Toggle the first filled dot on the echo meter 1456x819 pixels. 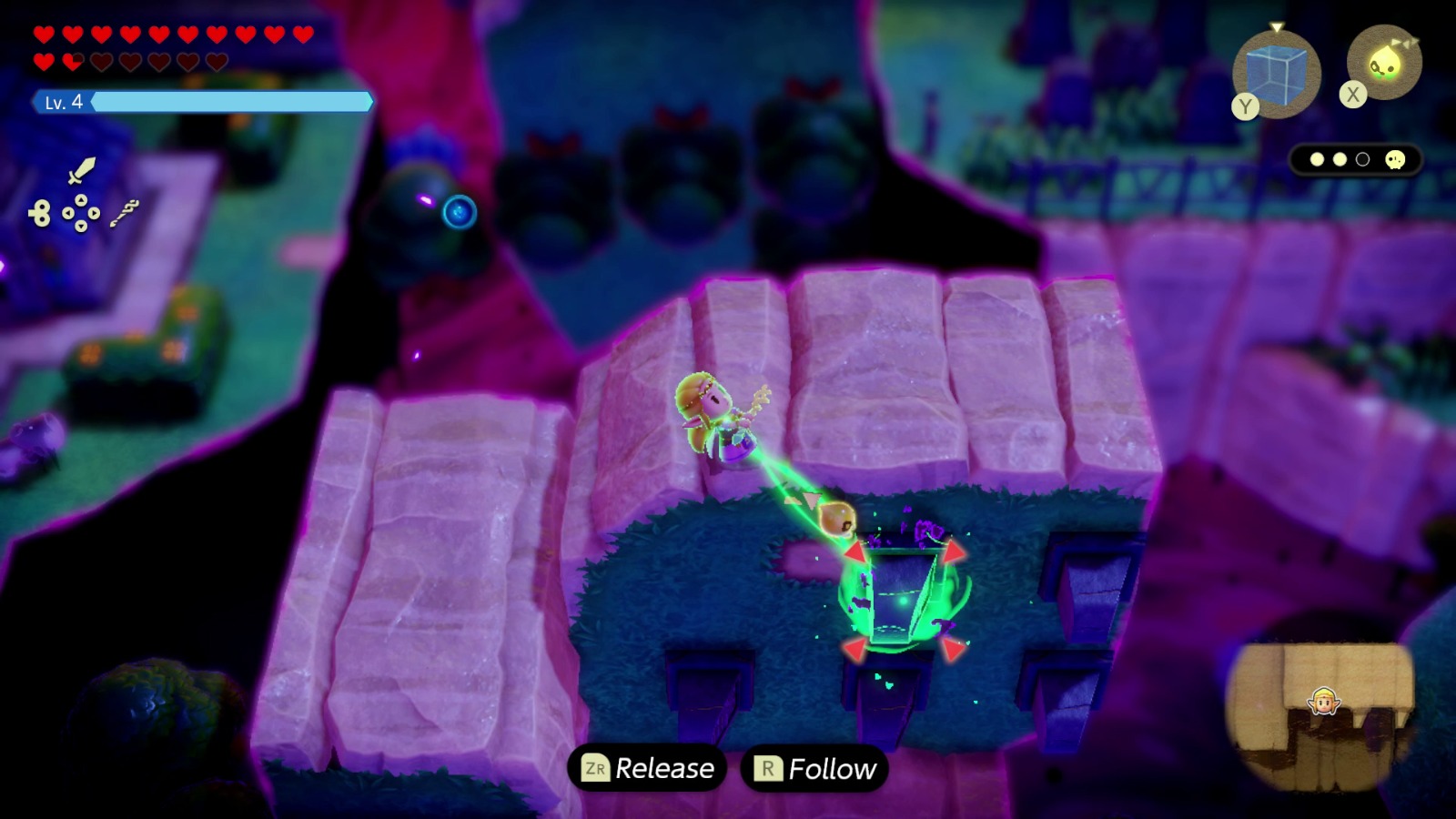pyautogui.click(x=1318, y=158)
